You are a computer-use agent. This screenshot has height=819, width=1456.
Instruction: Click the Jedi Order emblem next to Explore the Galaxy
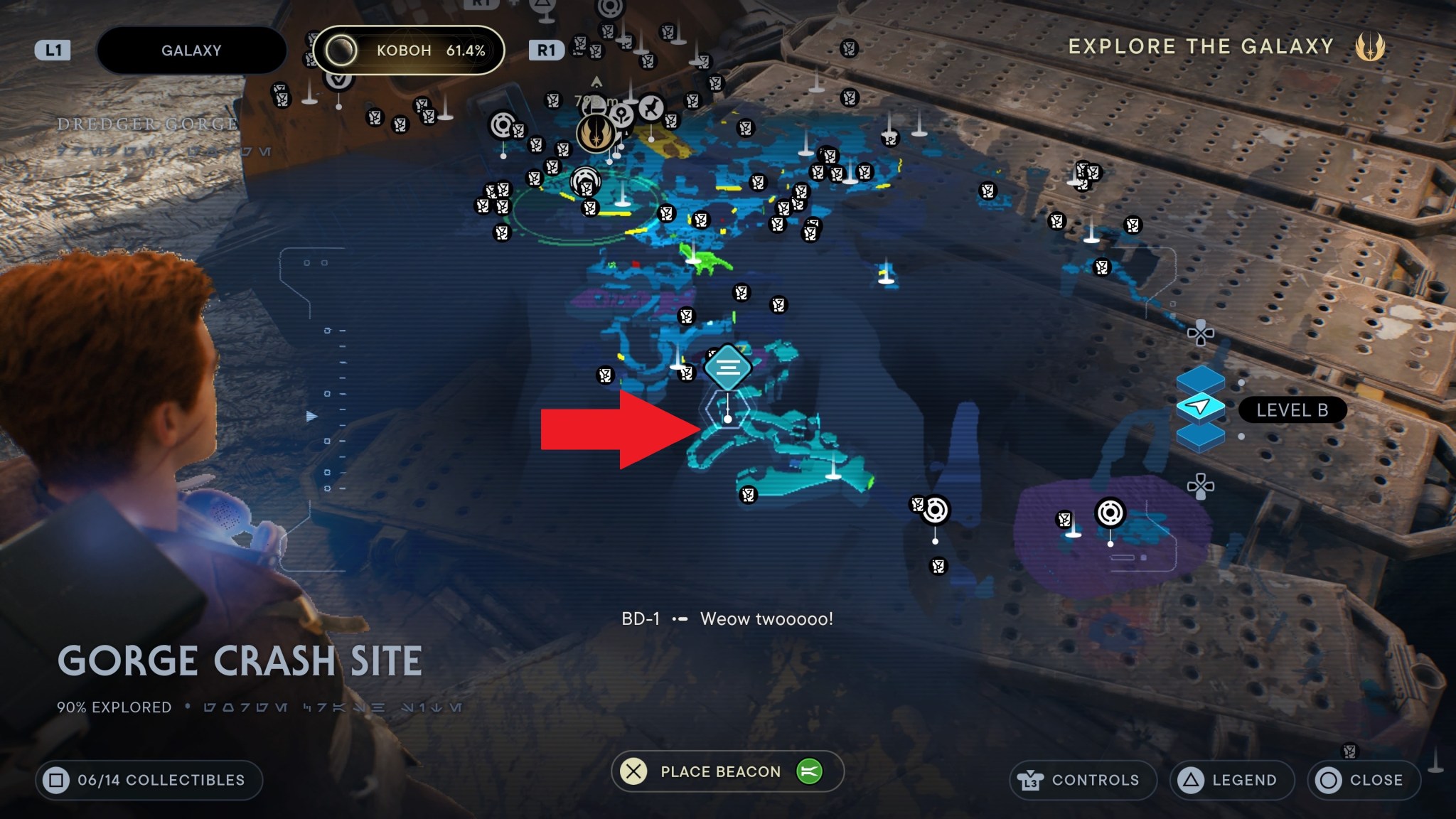pos(1372,47)
